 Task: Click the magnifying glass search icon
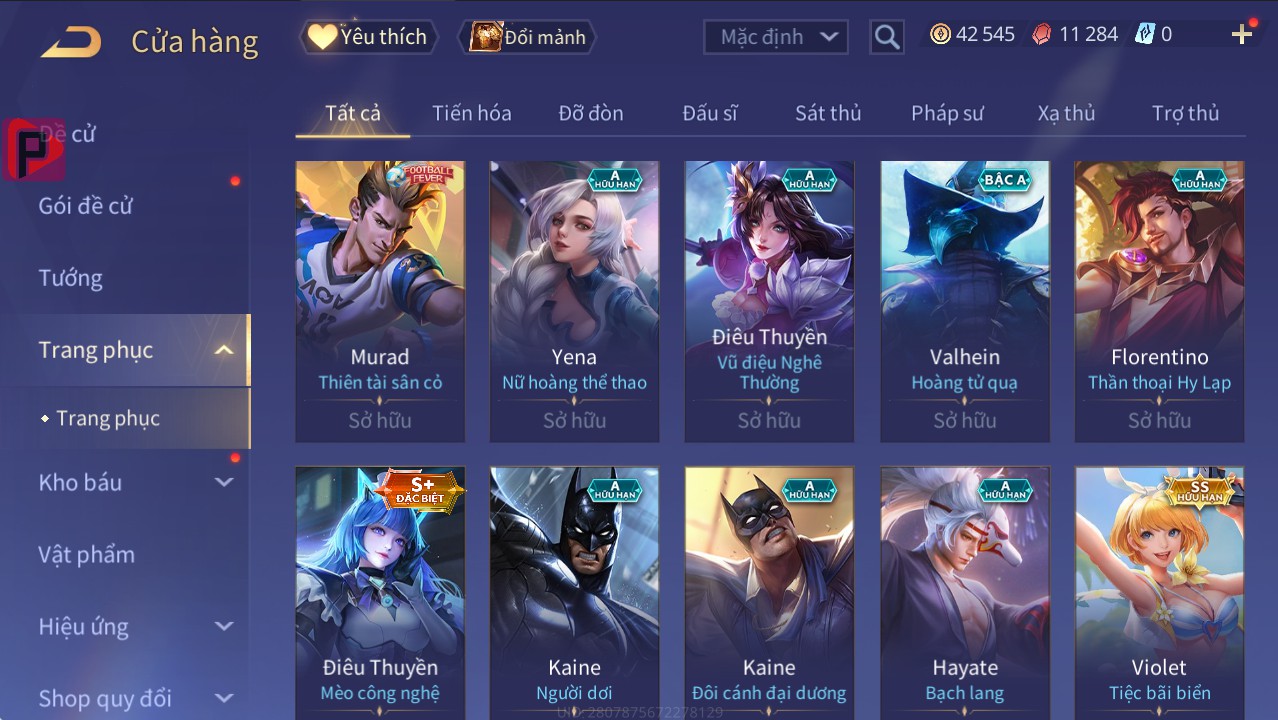886,37
